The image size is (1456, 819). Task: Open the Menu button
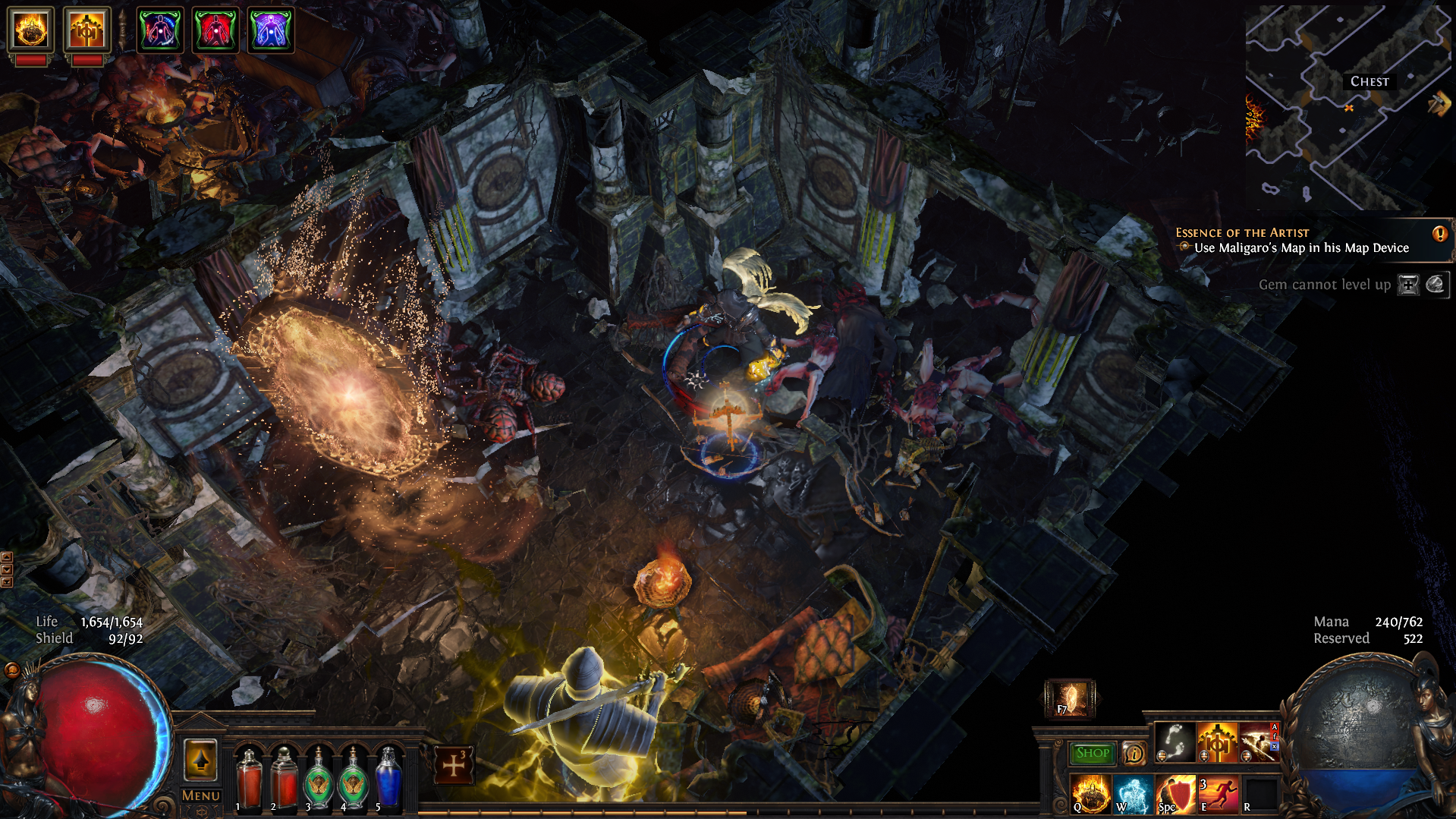(x=201, y=795)
